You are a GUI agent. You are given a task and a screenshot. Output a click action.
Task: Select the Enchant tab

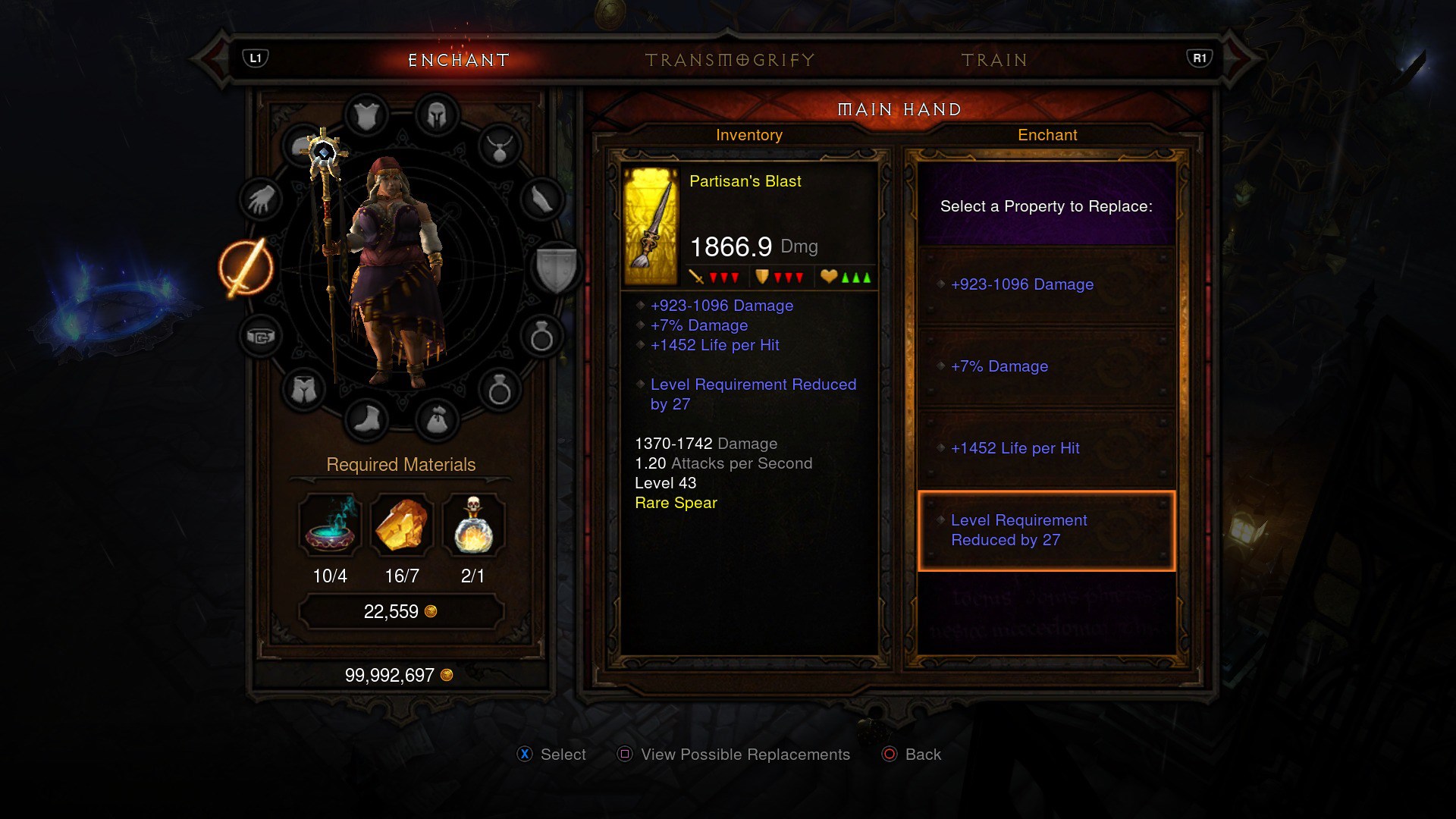pos(459,60)
